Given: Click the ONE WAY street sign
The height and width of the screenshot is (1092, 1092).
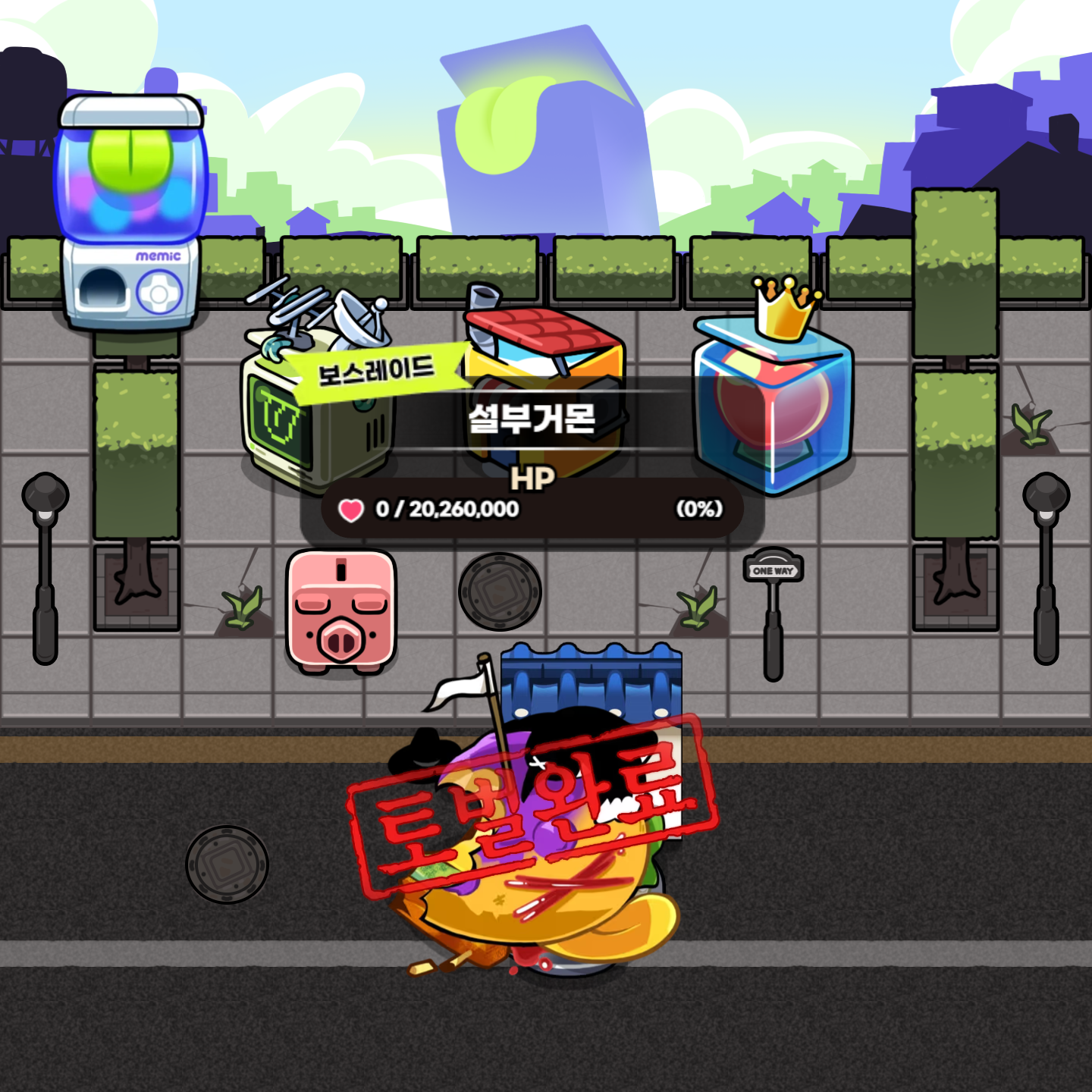Looking at the screenshot, I should click(x=774, y=567).
